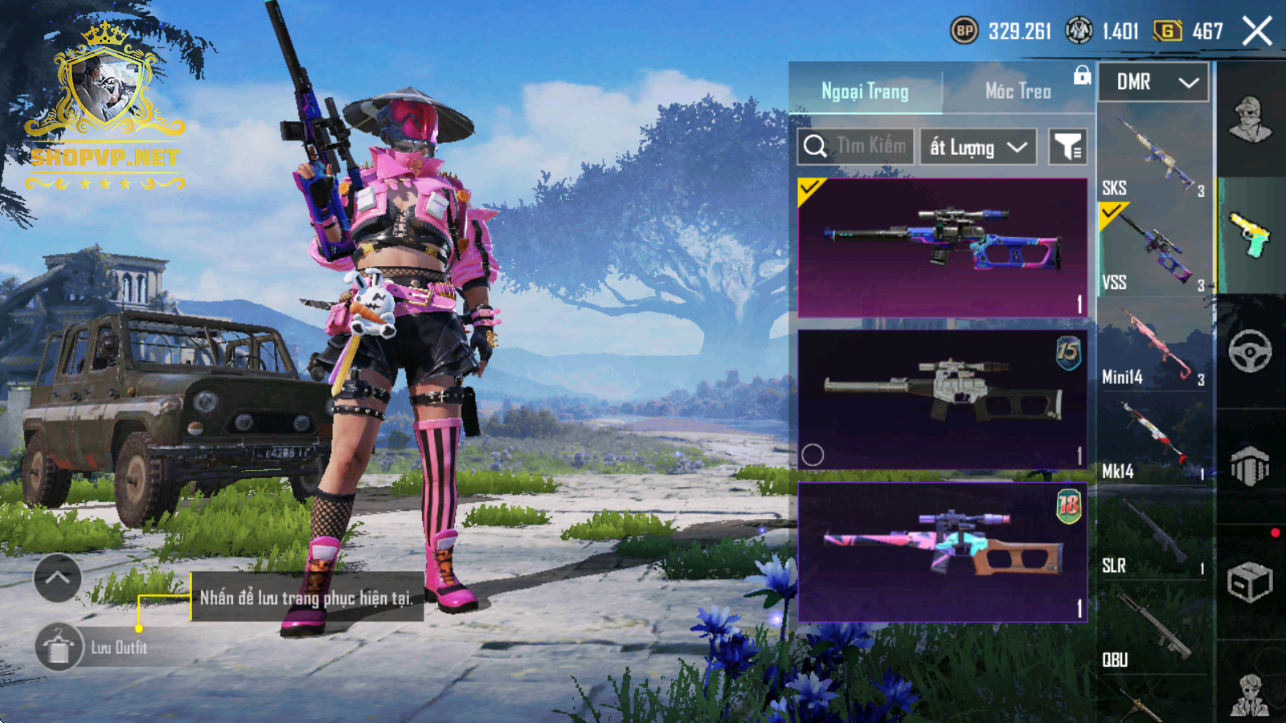Select QBU in the weapon list
The image size is (1286, 723).
pos(1155,627)
